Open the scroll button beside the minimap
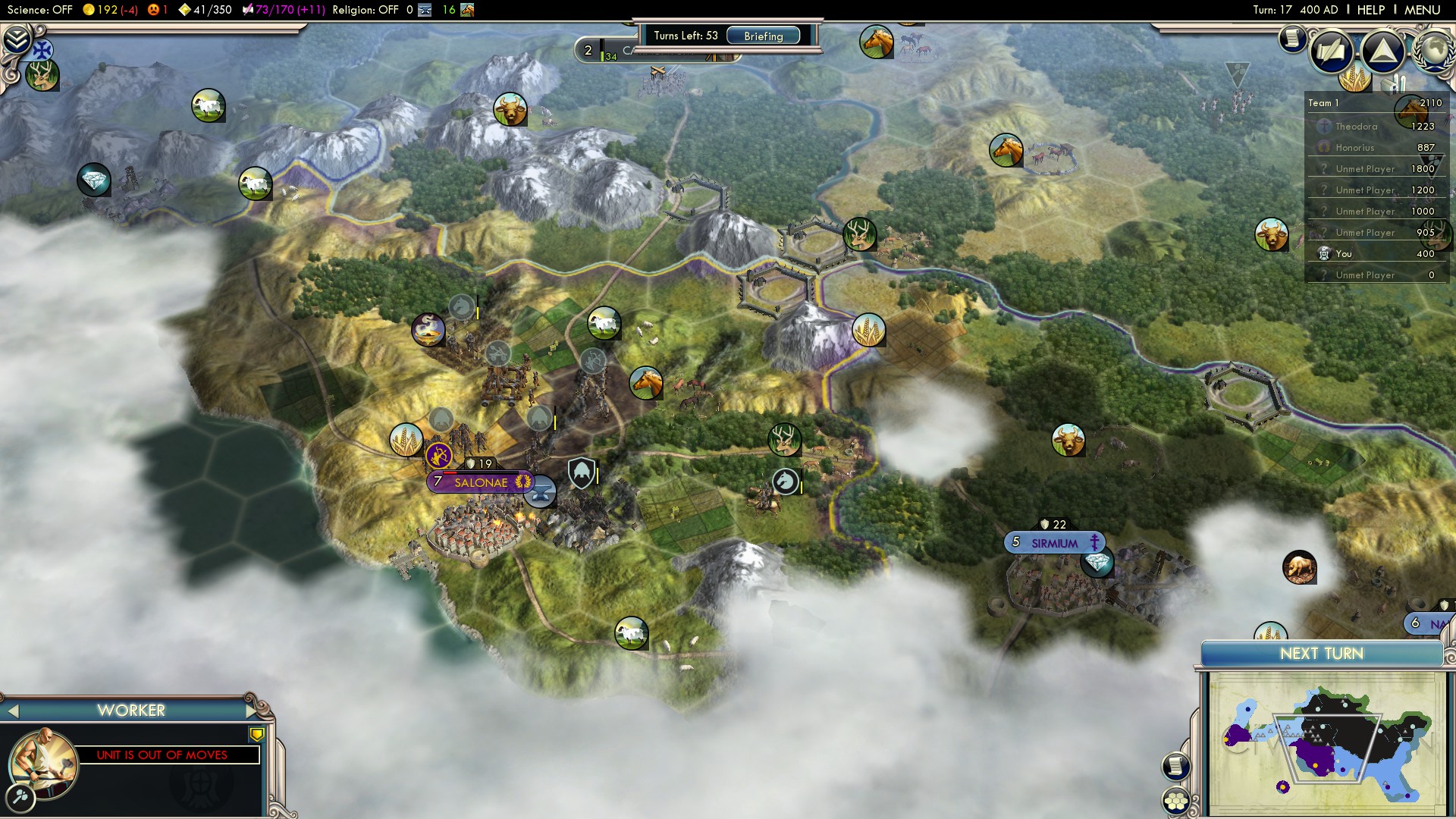Screen dimensions: 1456x819 point(1175,766)
